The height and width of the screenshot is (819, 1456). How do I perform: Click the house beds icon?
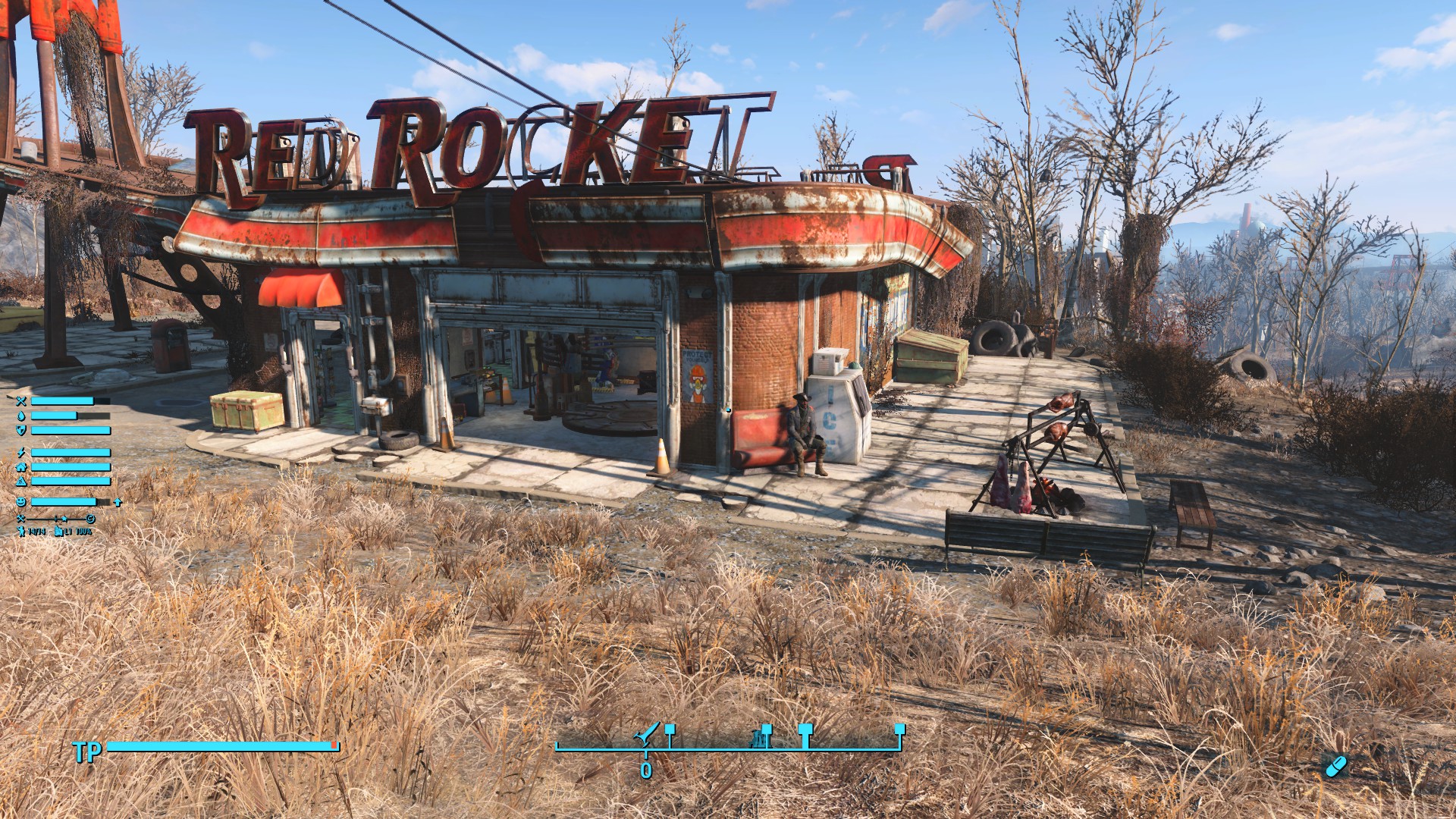[x=21, y=467]
